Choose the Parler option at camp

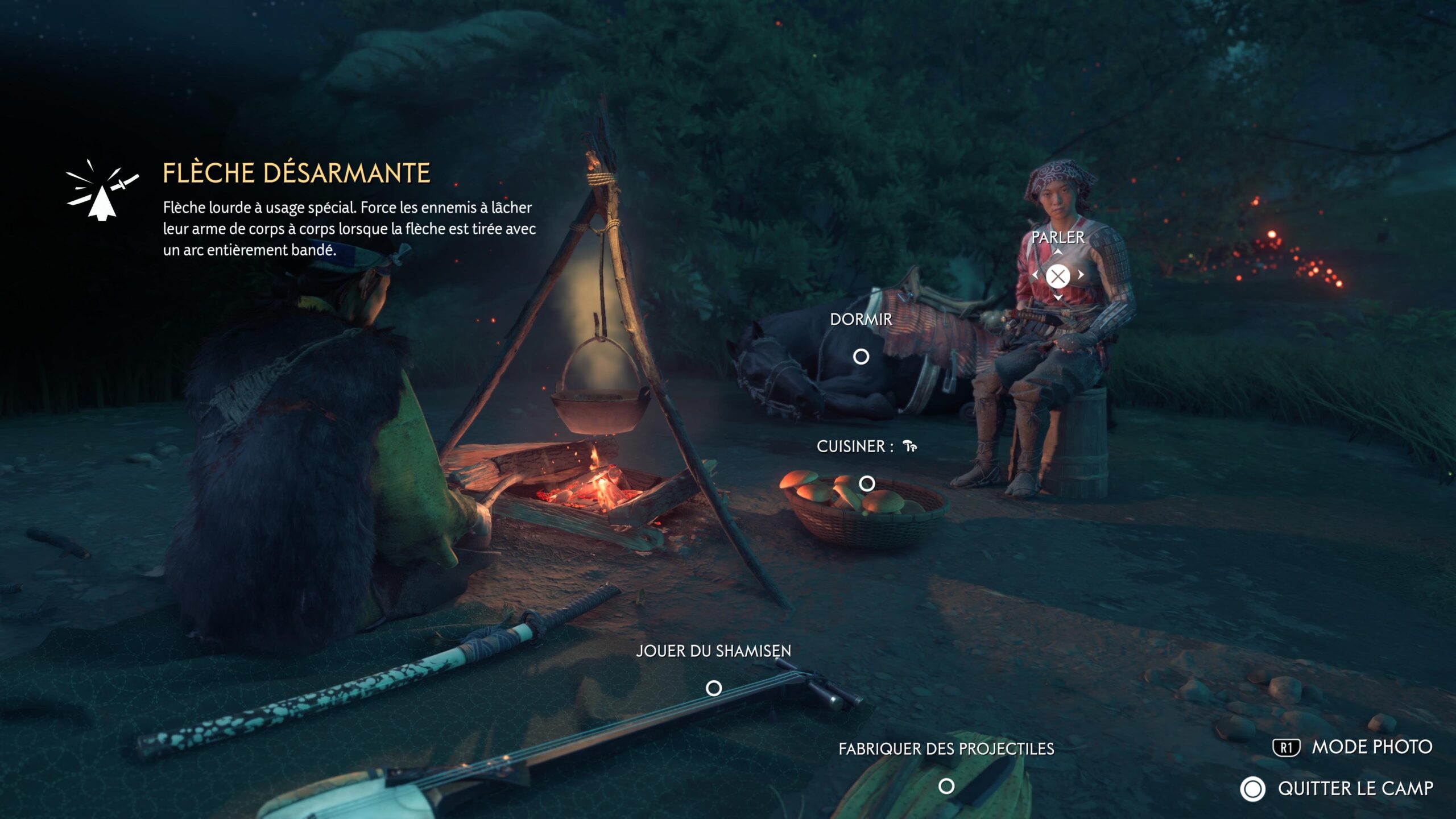tap(1058, 276)
